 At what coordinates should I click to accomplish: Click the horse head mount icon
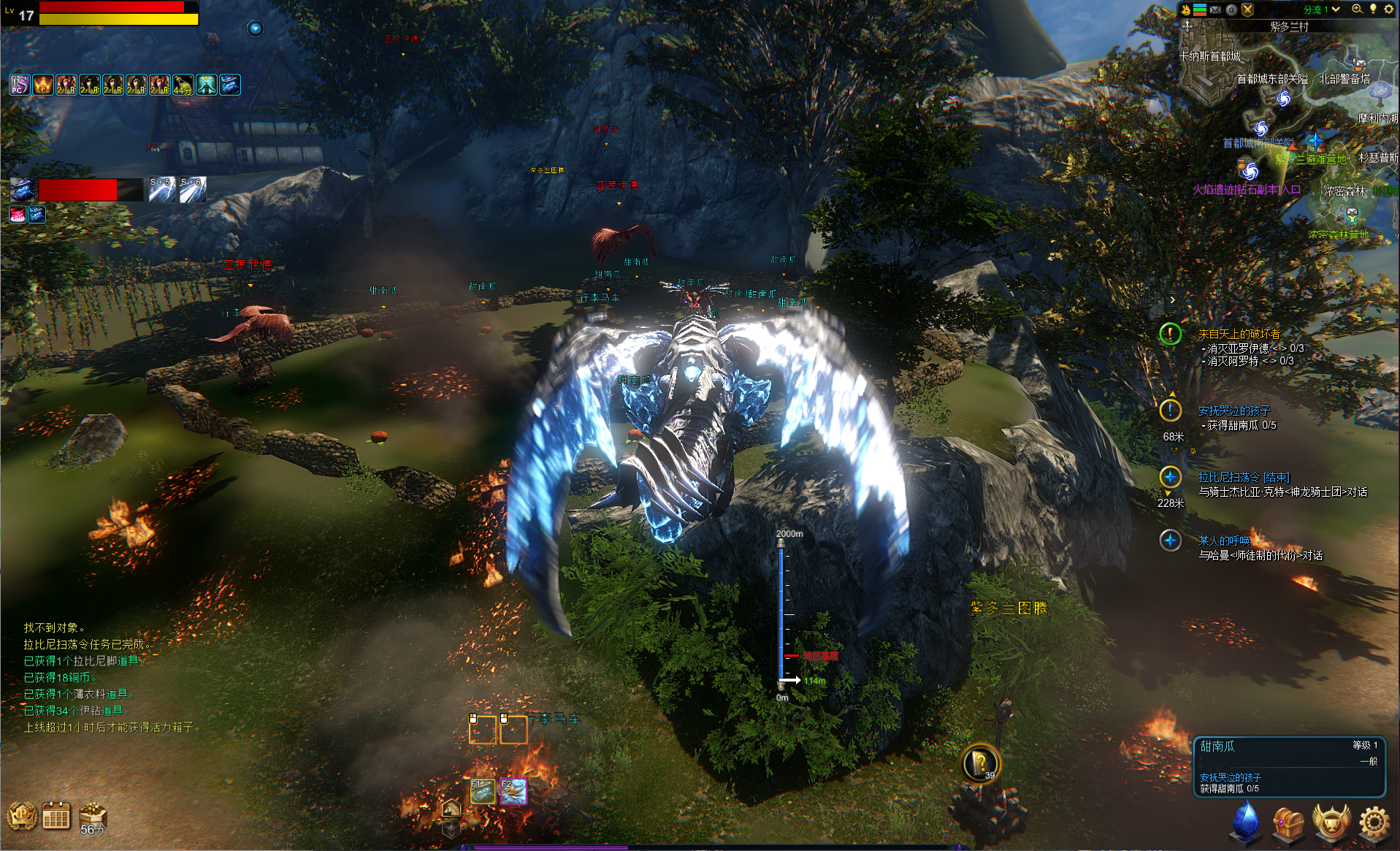point(451,809)
